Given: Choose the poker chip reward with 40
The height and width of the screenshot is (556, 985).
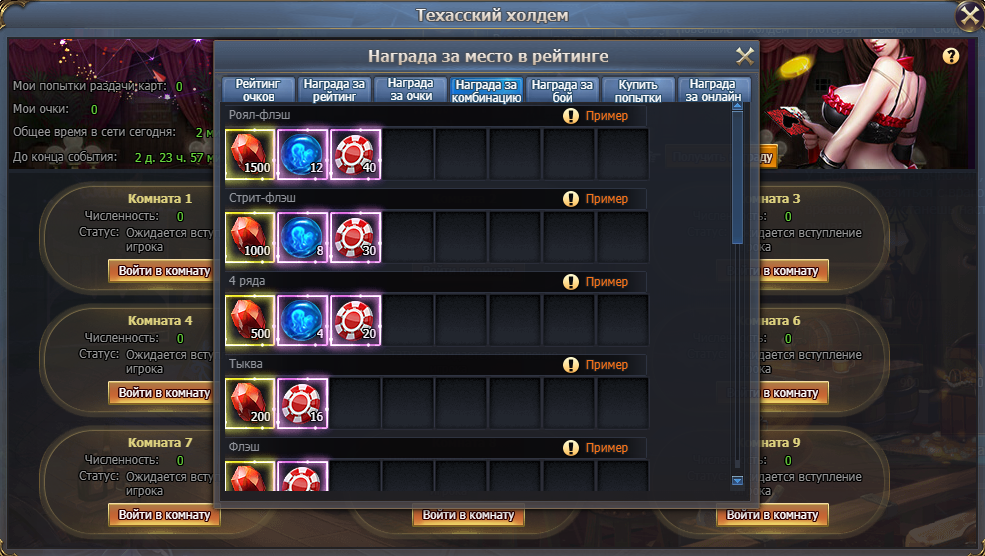Looking at the screenshot, I should (355, 153).
